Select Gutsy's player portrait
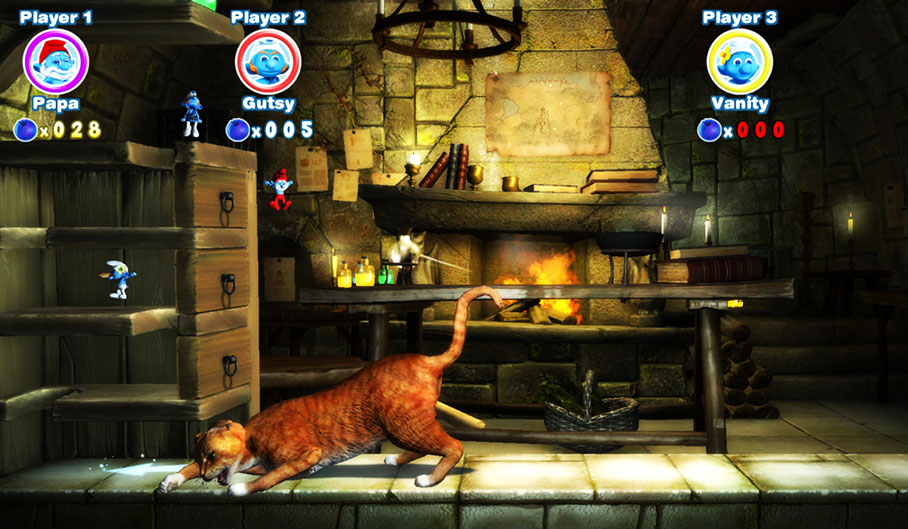 click(267, 62)
